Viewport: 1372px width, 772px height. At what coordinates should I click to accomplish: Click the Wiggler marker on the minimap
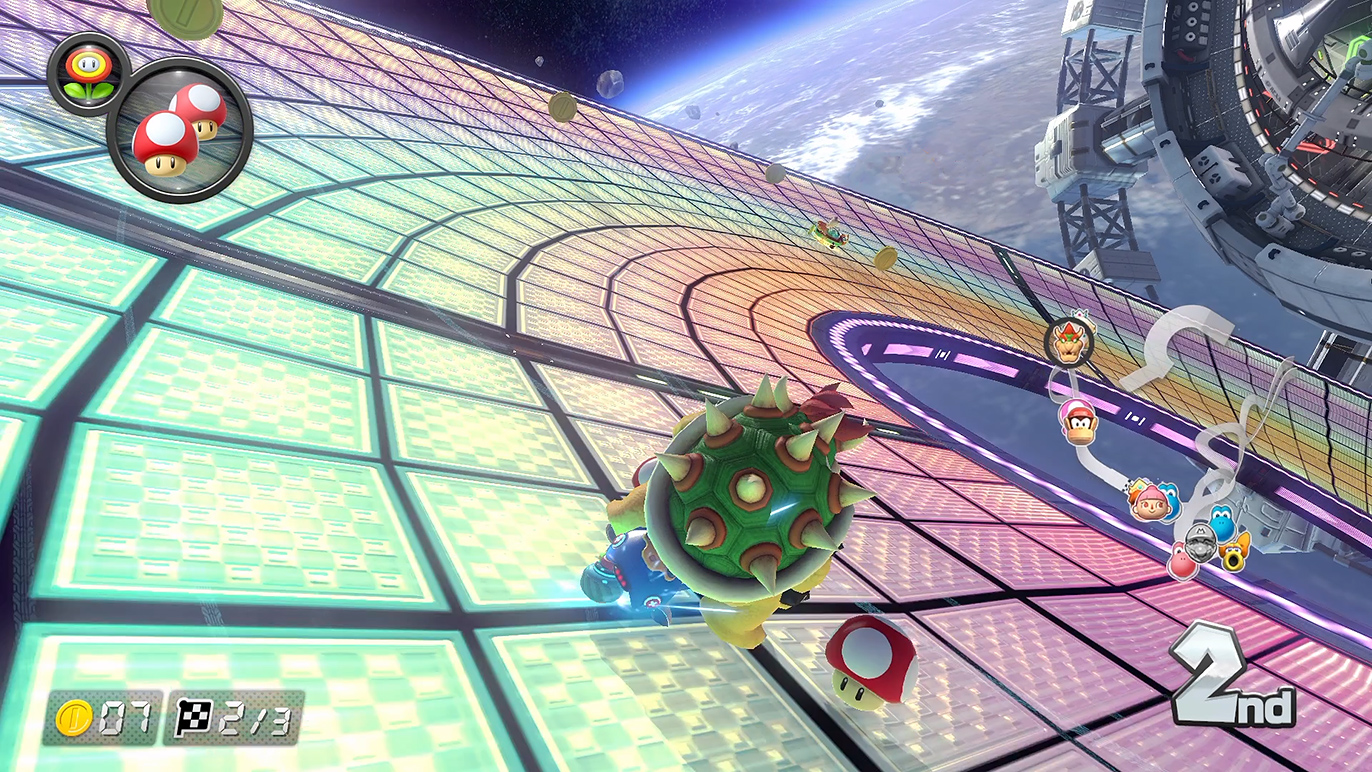click(1237, 549)
